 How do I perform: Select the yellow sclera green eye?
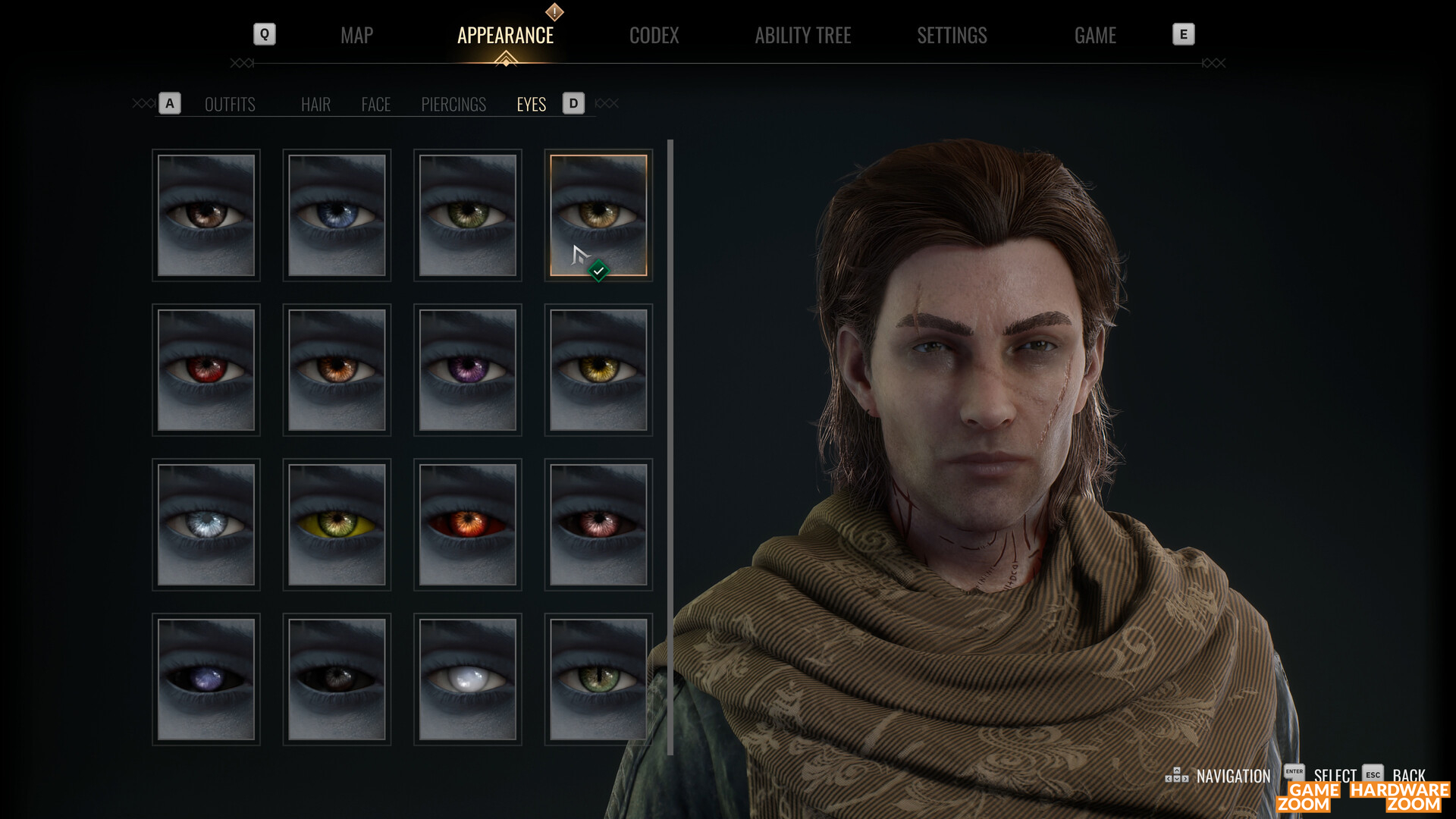pos(337,525)
